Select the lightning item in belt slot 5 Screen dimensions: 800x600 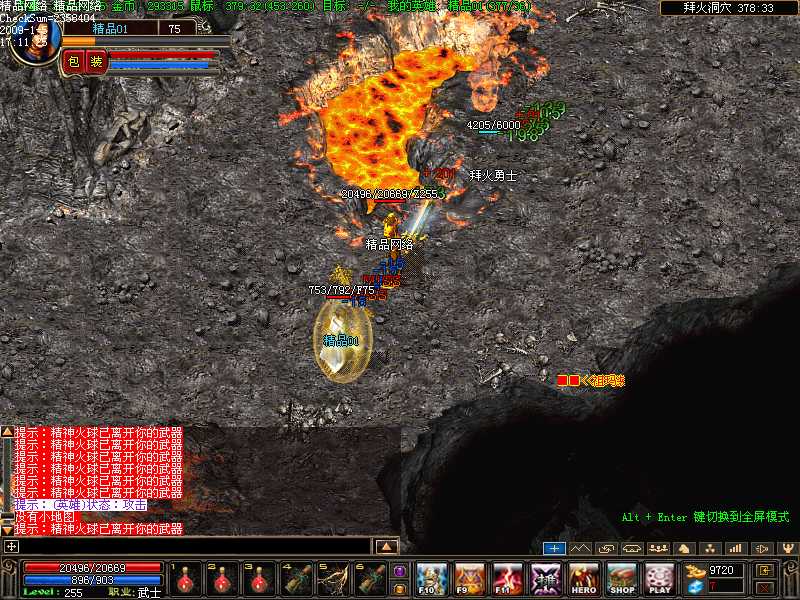point(332,579)
